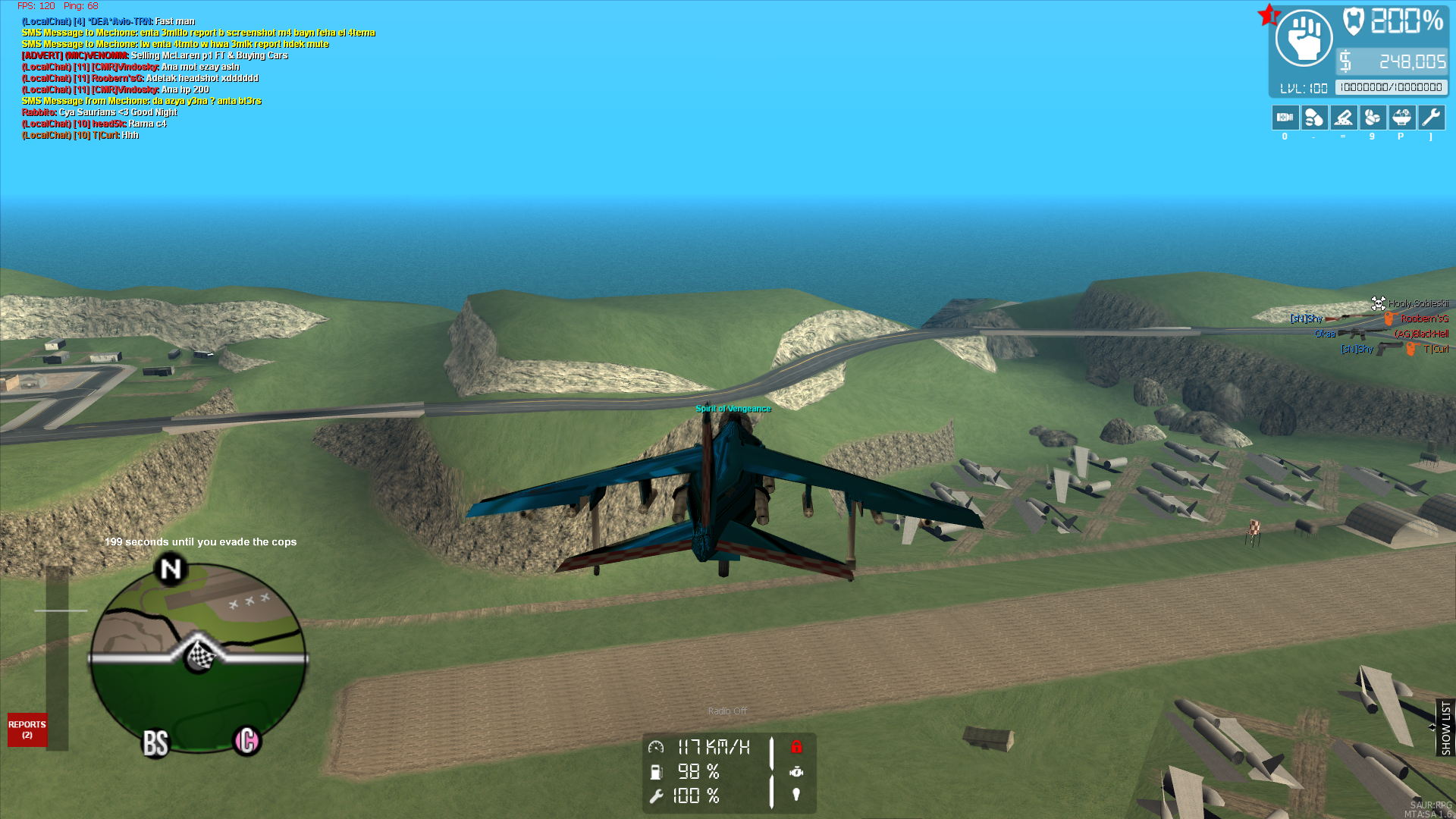Use the wrench repair item slot
Image resolution: width=1456 pixels, height=819 pixels.
pos(1431,118)
